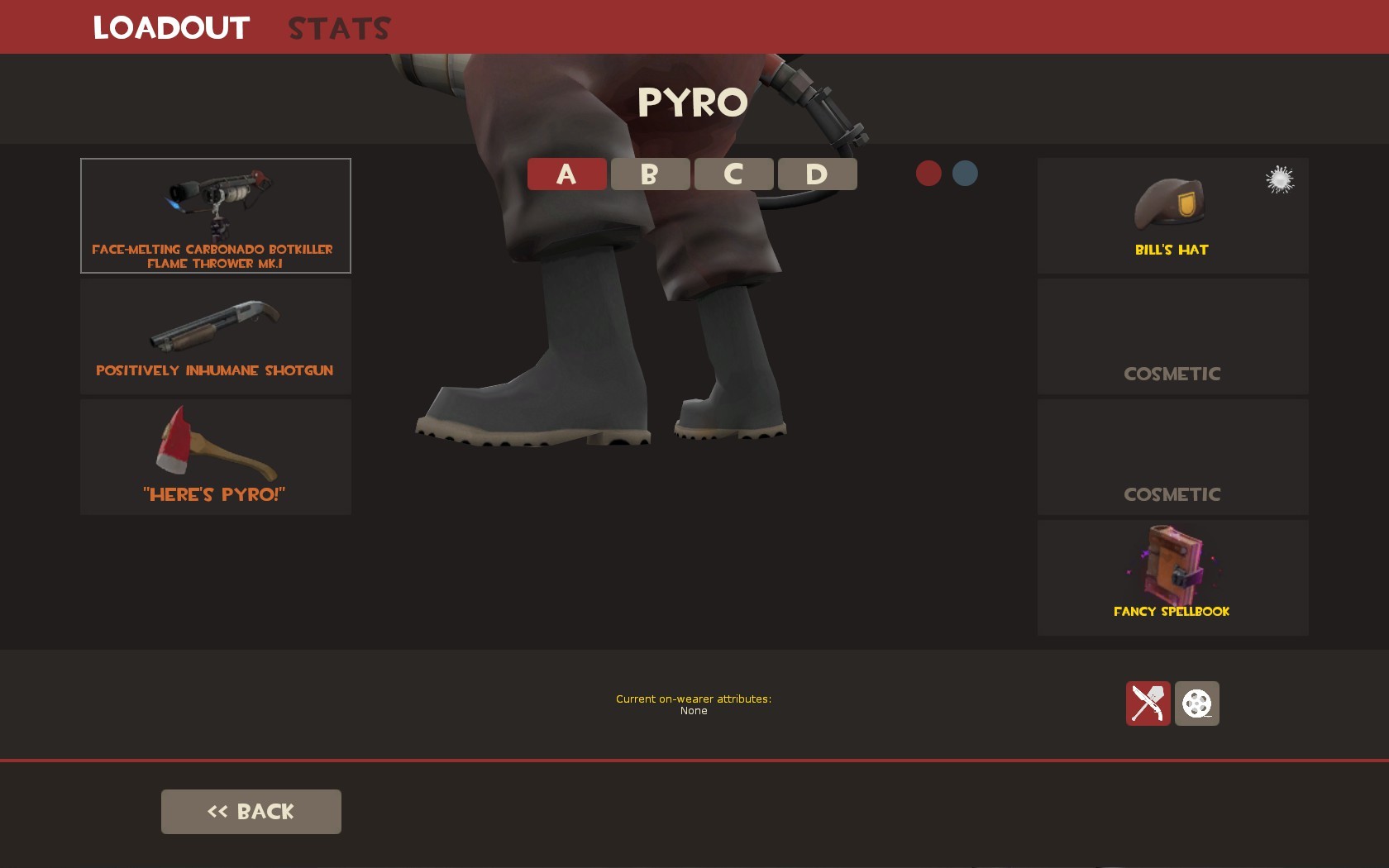
Task: Select loadout preset D
Action: (817, 174)
